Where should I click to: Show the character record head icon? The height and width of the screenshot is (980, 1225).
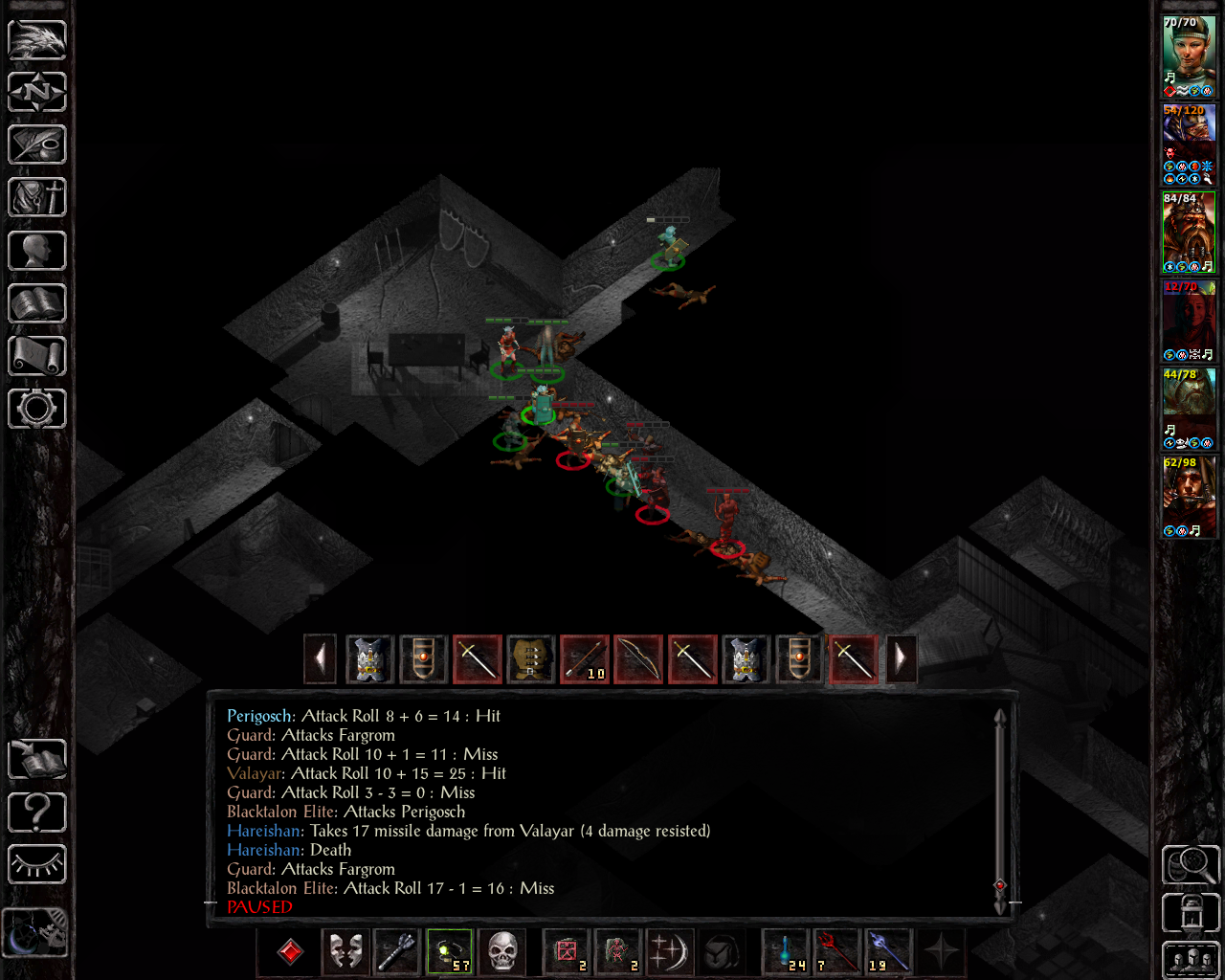[37, 251]
